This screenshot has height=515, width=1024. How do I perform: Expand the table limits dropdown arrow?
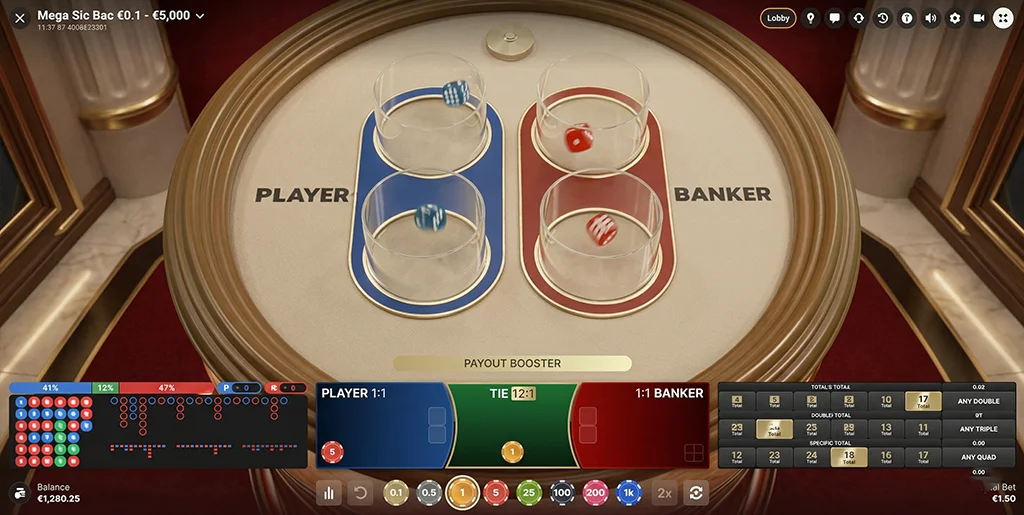pyautogui.click(x=200, y=16)
